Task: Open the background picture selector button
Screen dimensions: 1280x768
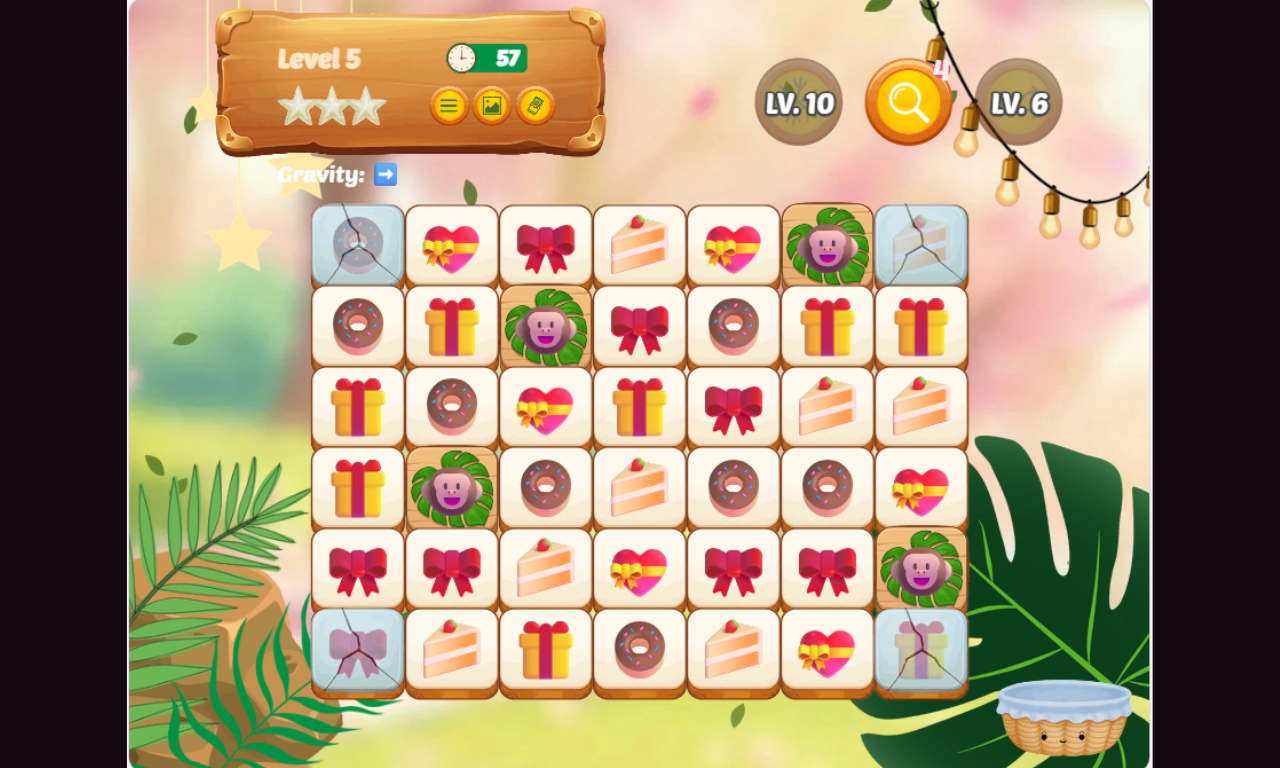Action: click(x=492, y=105)
